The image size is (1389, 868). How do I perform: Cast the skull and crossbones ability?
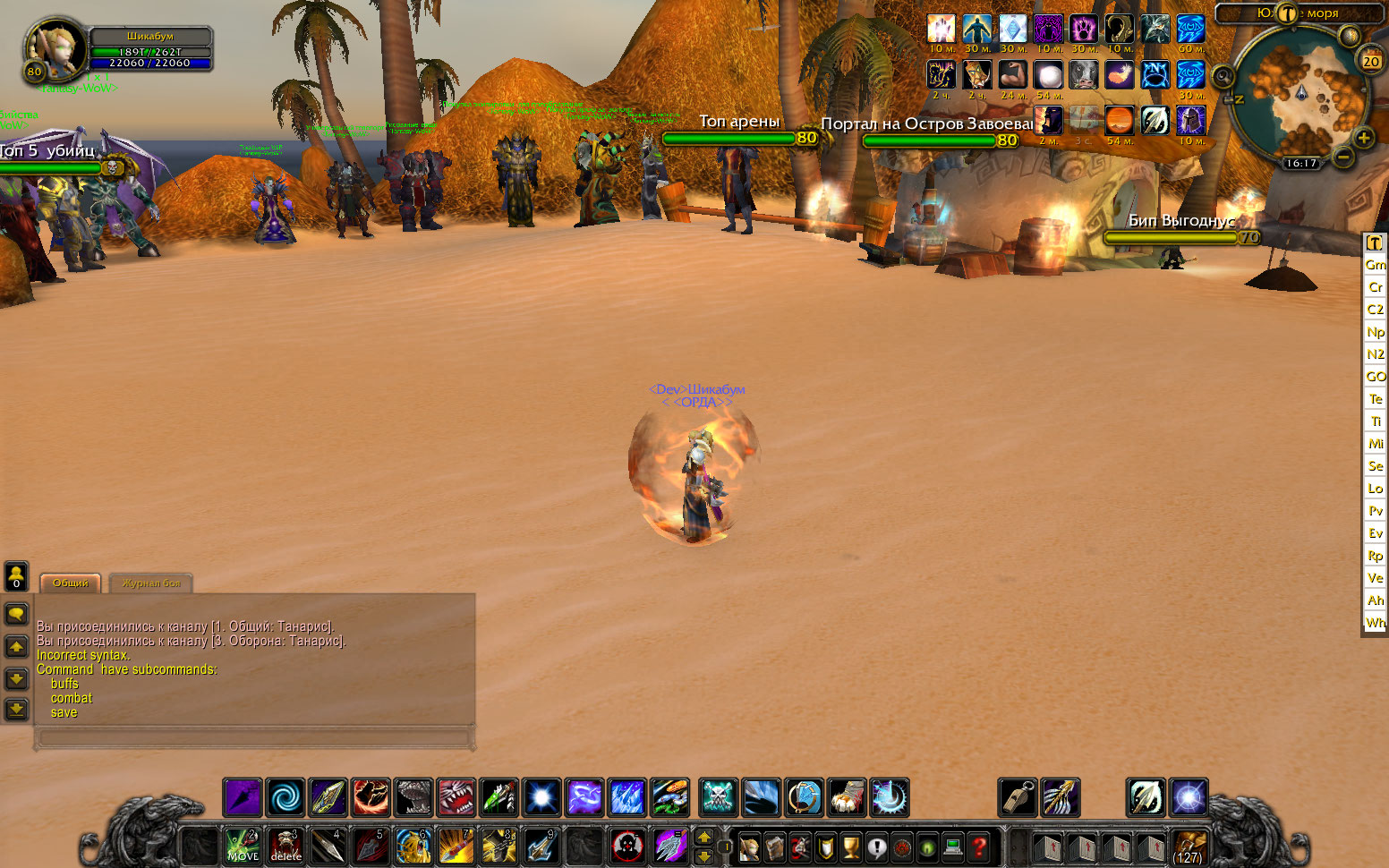point(718,797)
